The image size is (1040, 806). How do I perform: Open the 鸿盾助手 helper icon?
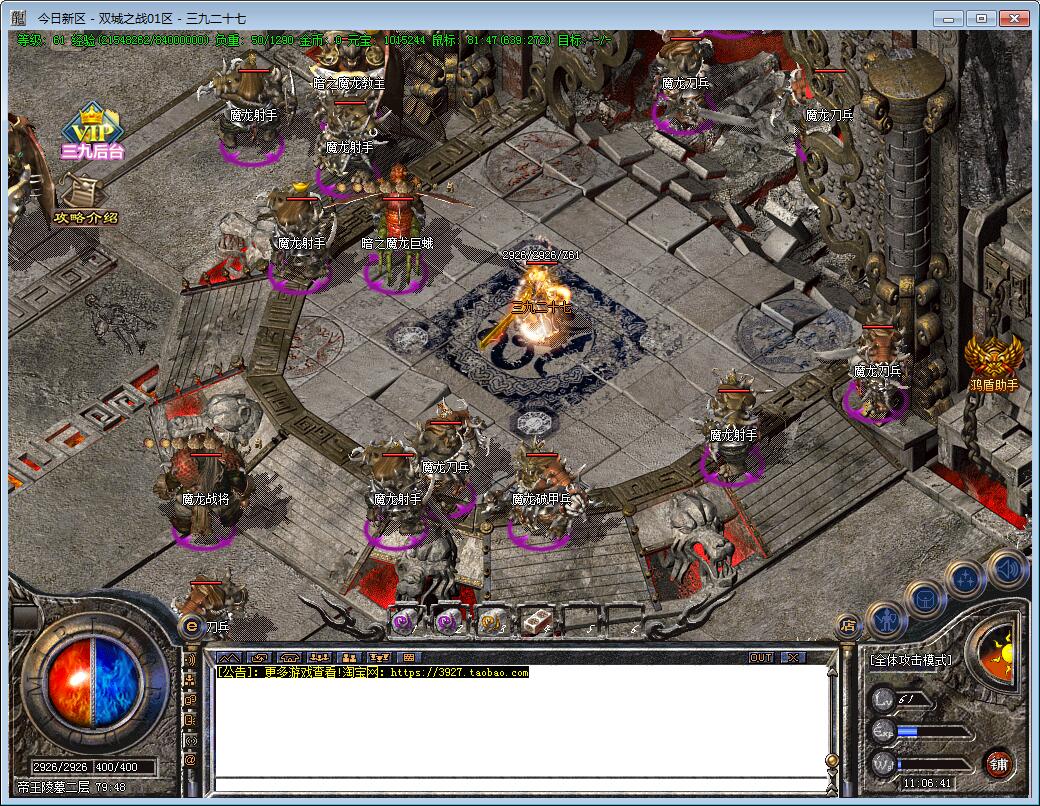coord(993,362)
